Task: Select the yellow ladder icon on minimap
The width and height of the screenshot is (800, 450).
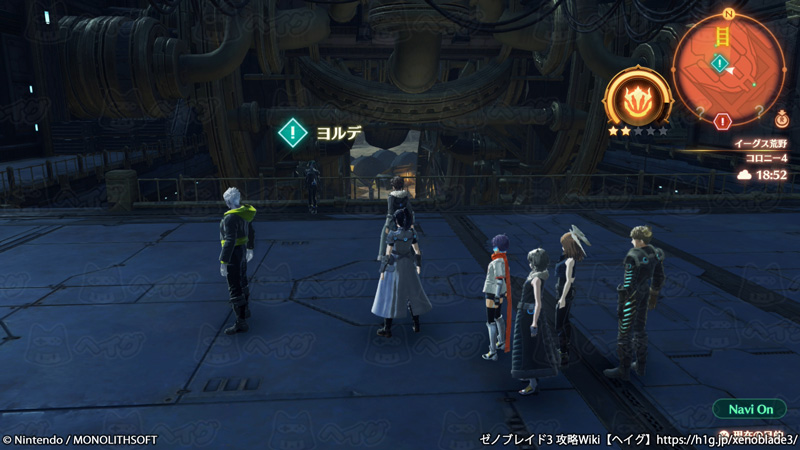Action: (x=720, y=37)
